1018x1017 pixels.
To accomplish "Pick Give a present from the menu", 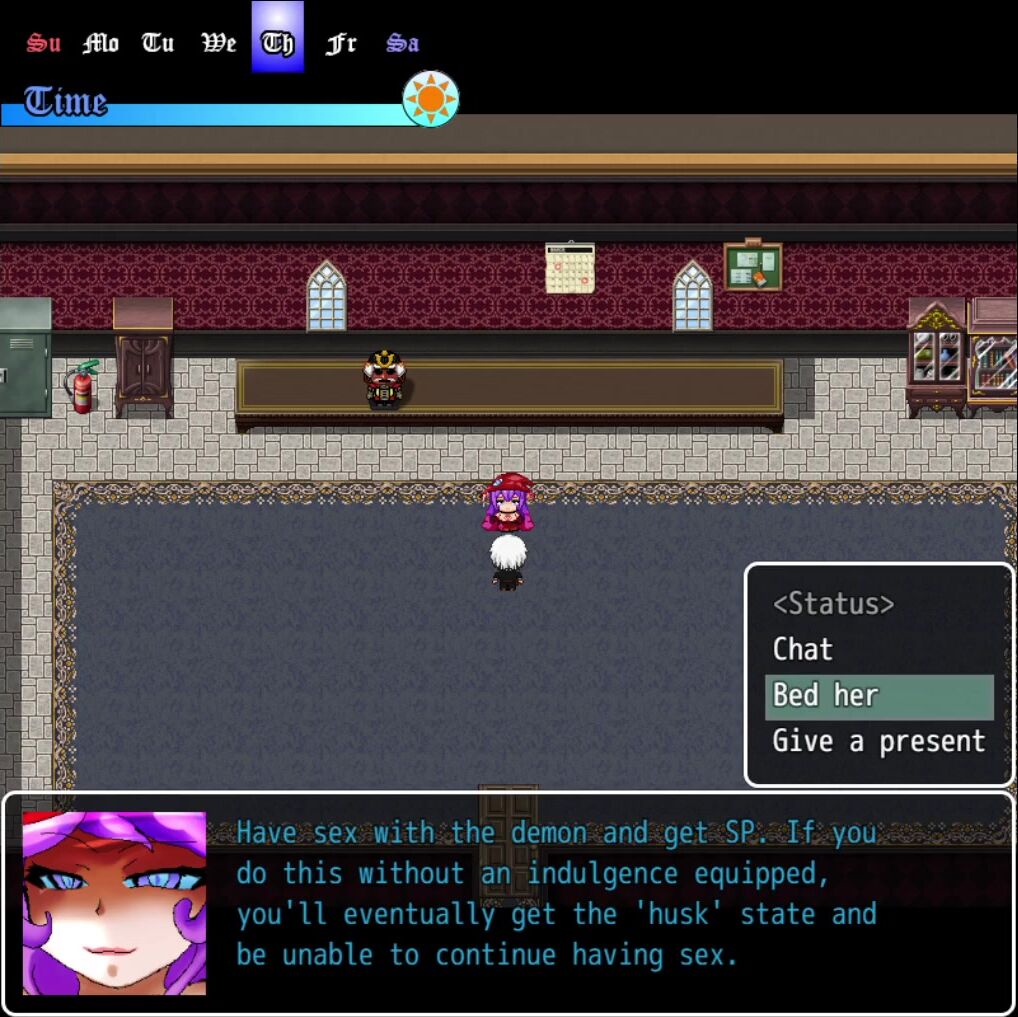I will tap(878, 742).
